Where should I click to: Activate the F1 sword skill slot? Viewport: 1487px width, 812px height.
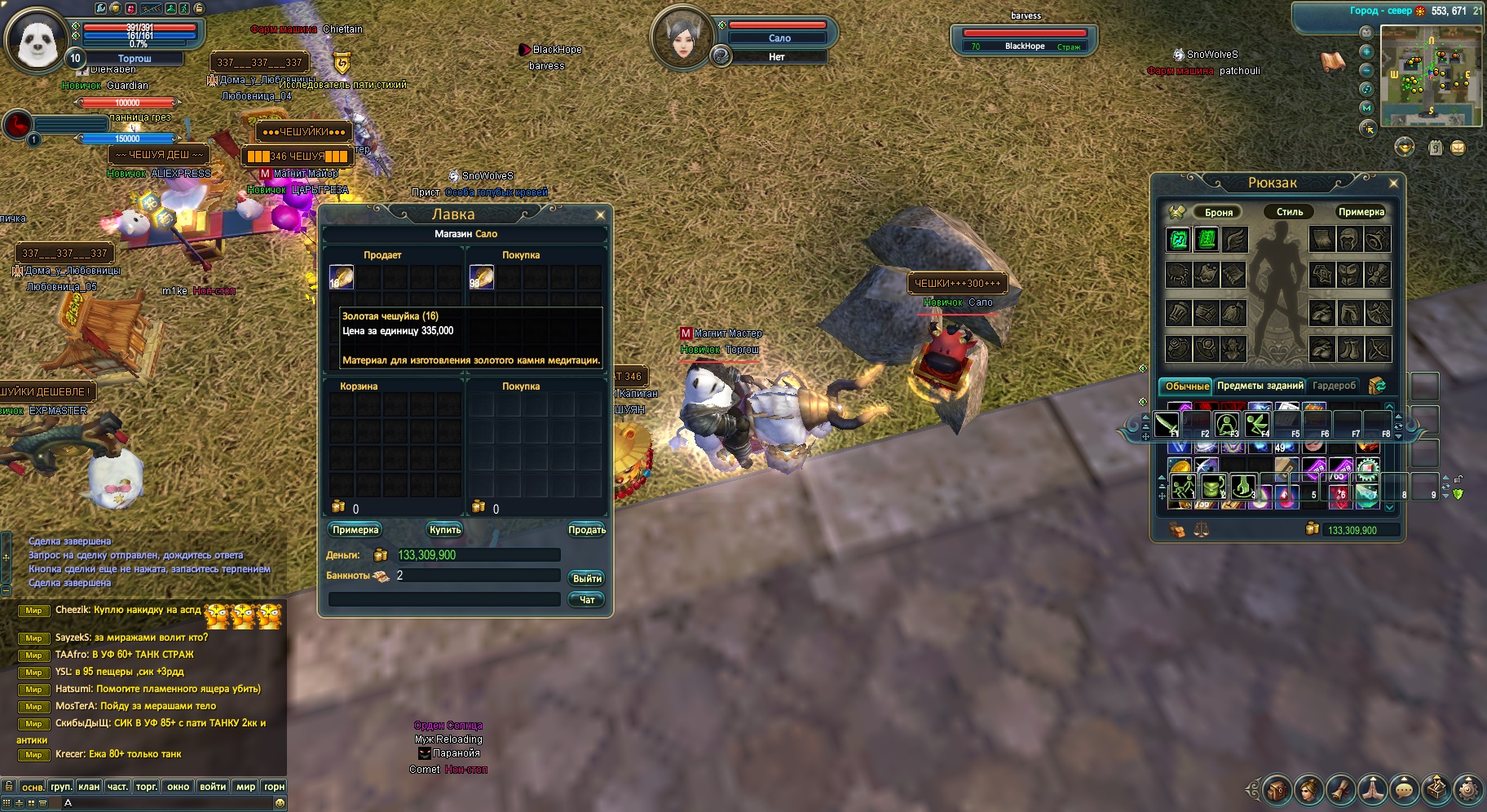point(1167,424)
